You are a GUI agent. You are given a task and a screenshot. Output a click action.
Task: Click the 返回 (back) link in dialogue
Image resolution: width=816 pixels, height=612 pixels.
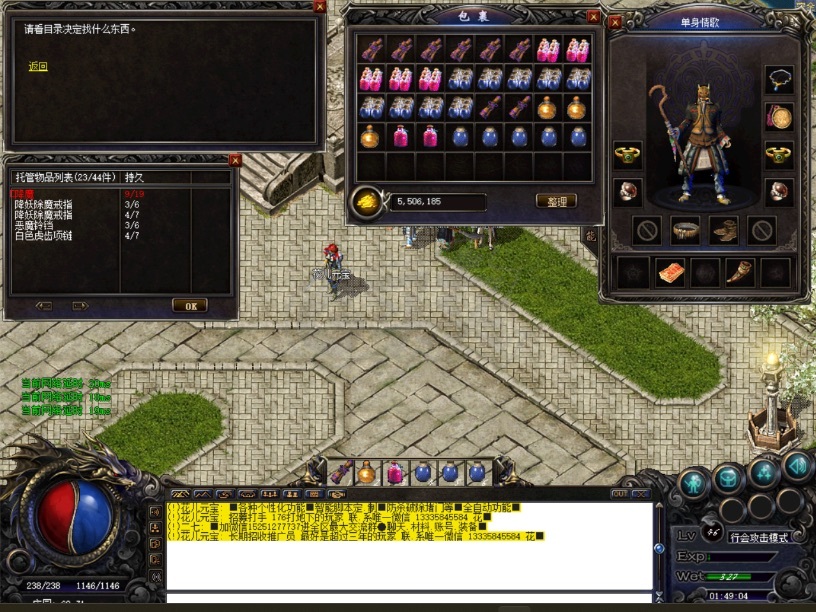(38, 67)
